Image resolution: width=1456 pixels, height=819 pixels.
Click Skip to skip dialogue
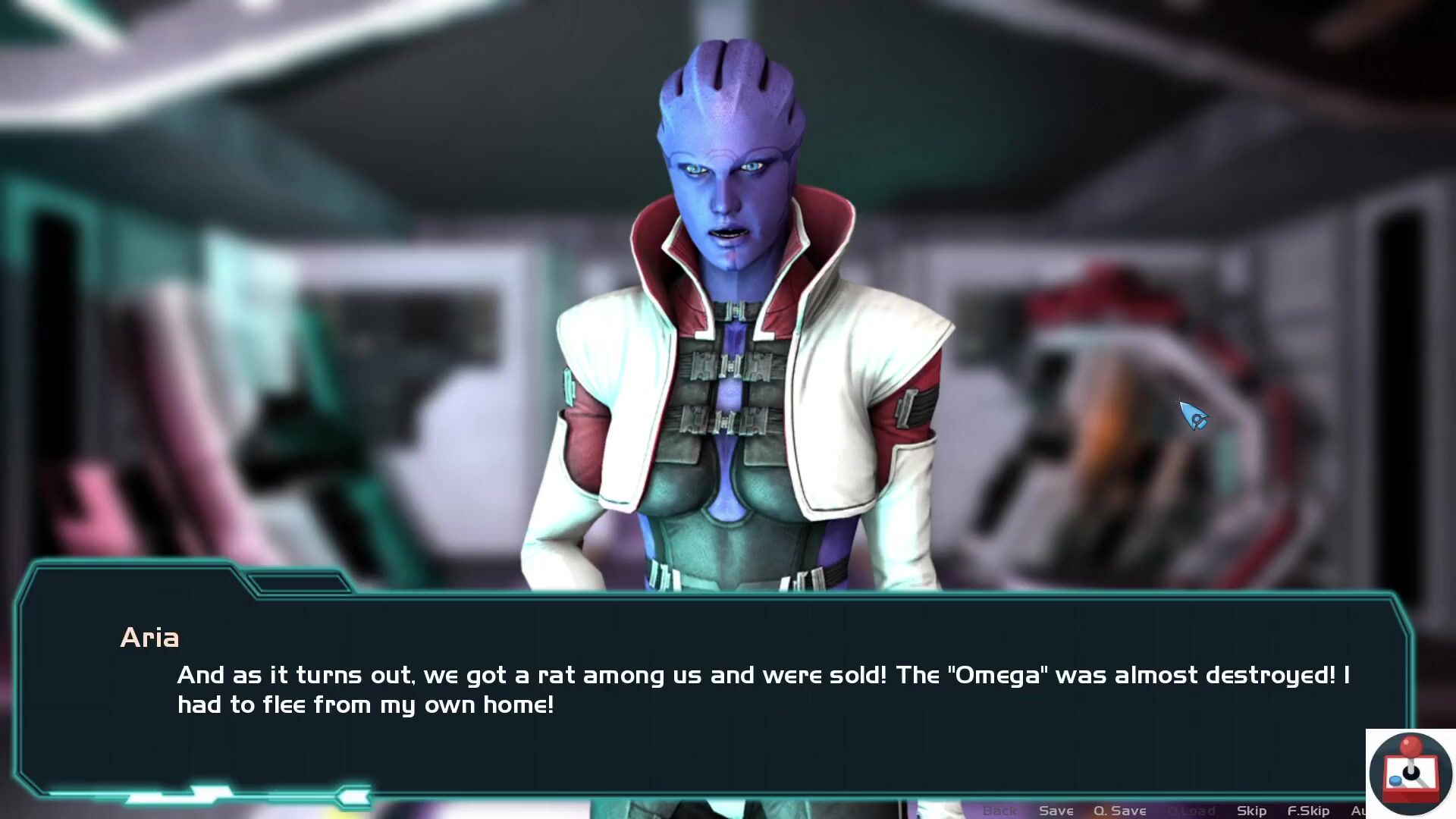(1251, 811)
